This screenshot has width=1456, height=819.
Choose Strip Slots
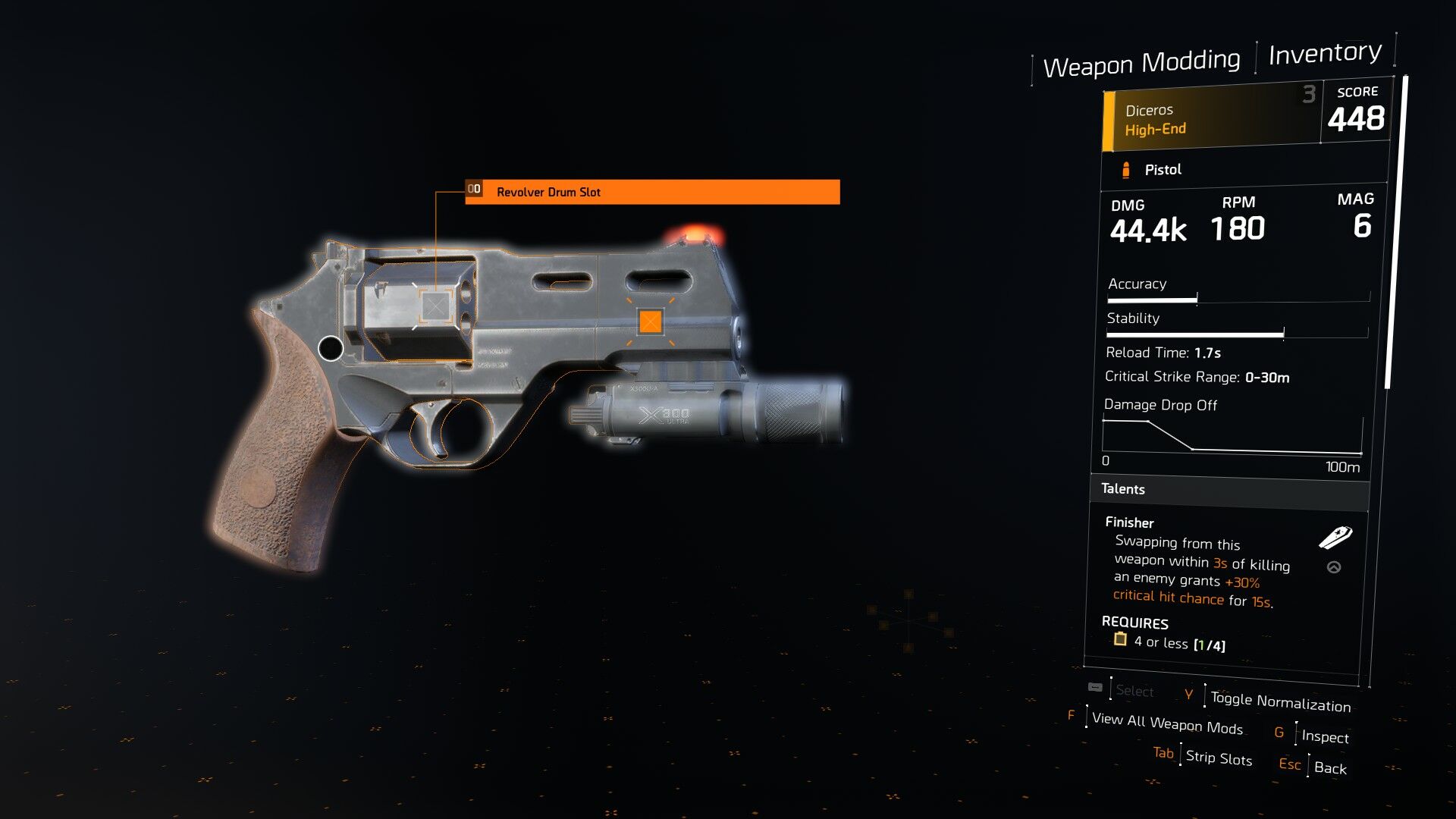coord(1218,758)
